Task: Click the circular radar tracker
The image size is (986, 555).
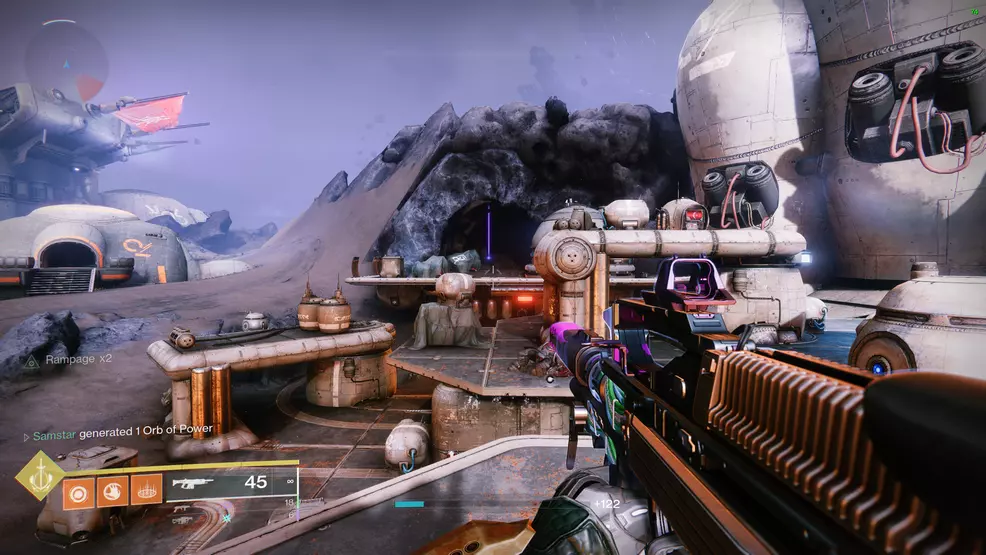Action: coord(67,60)
